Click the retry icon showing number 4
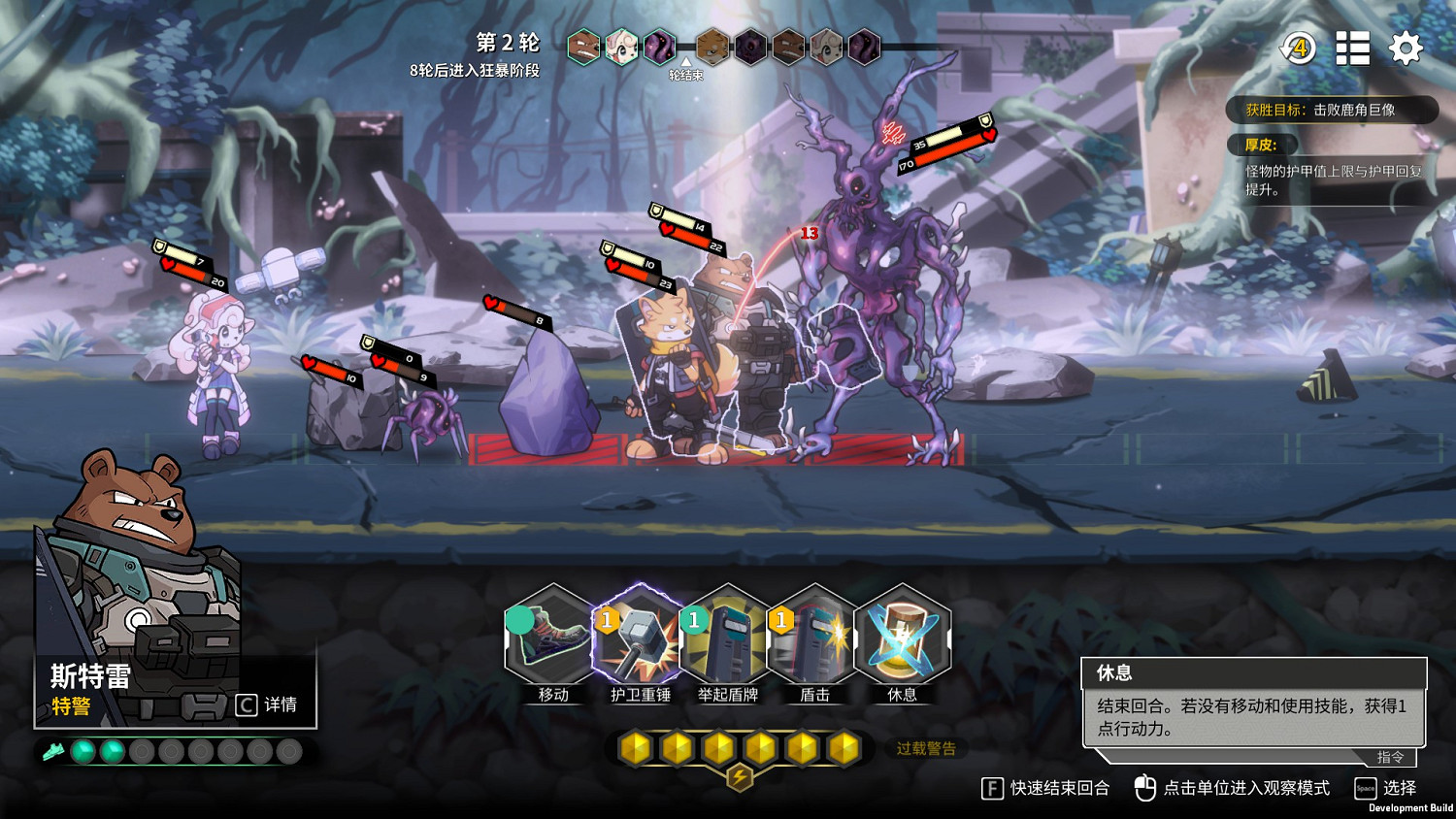Image resolution: width=1456 pixels, height=819 pixels. pos(1298,49)
